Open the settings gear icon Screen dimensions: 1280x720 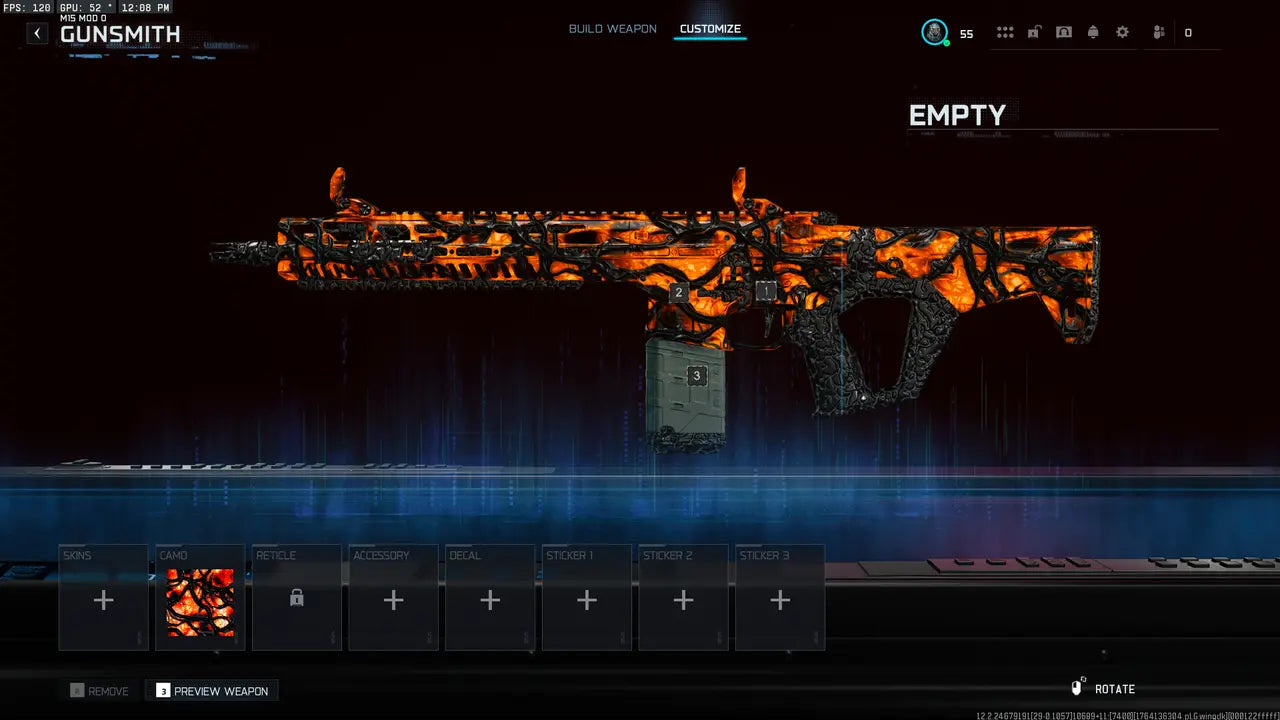pyautogui.click(x=1121, y=32)
